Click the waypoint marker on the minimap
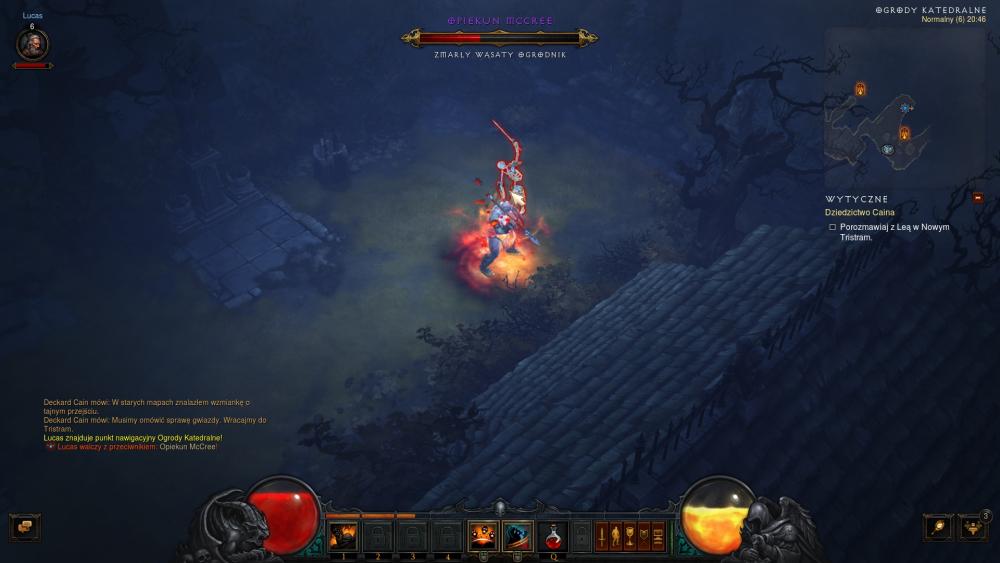Viewport: 1000px width, 563px height. pos(905,108)
